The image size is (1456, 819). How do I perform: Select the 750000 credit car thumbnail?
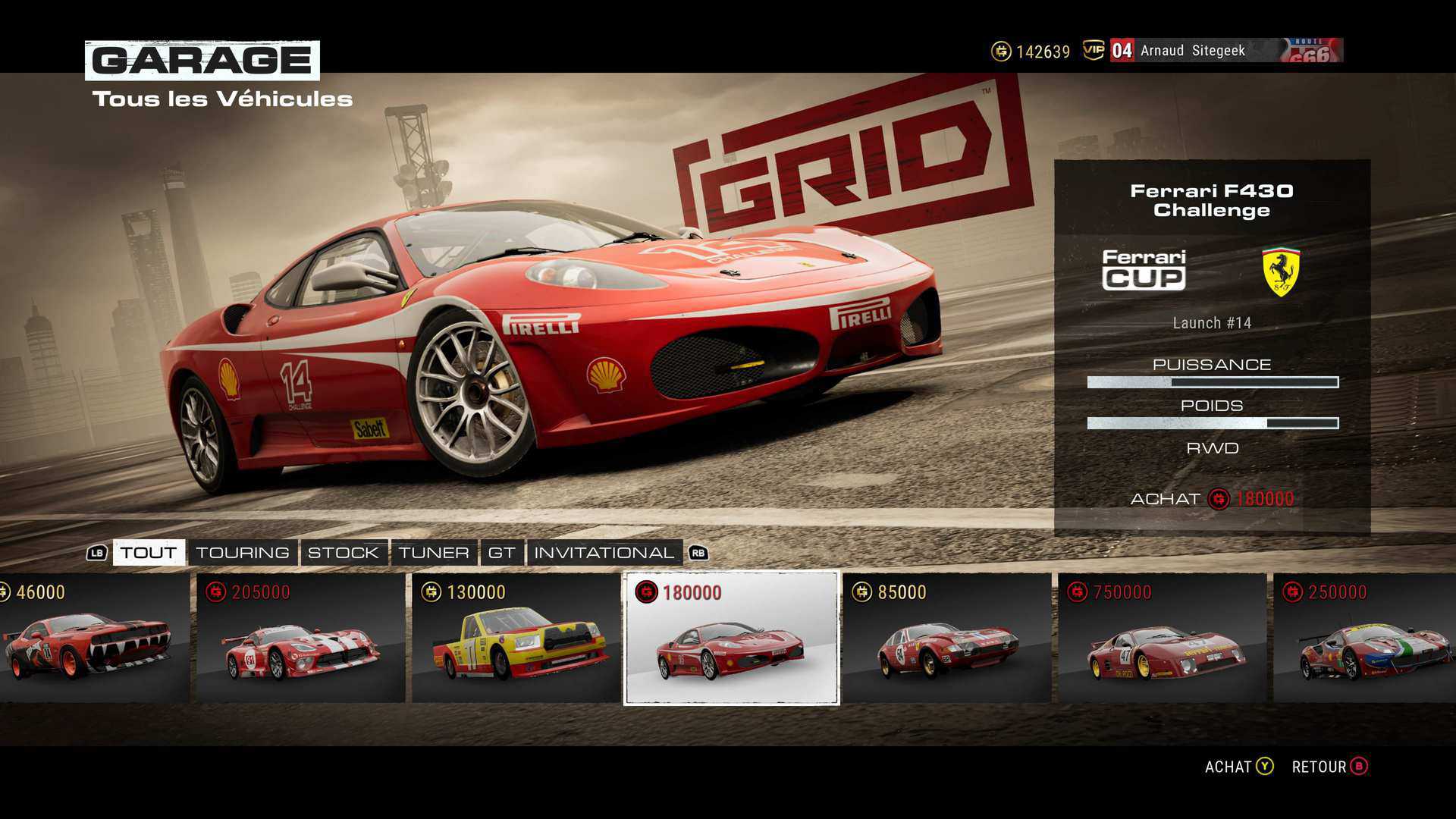tap(1162, 638)
